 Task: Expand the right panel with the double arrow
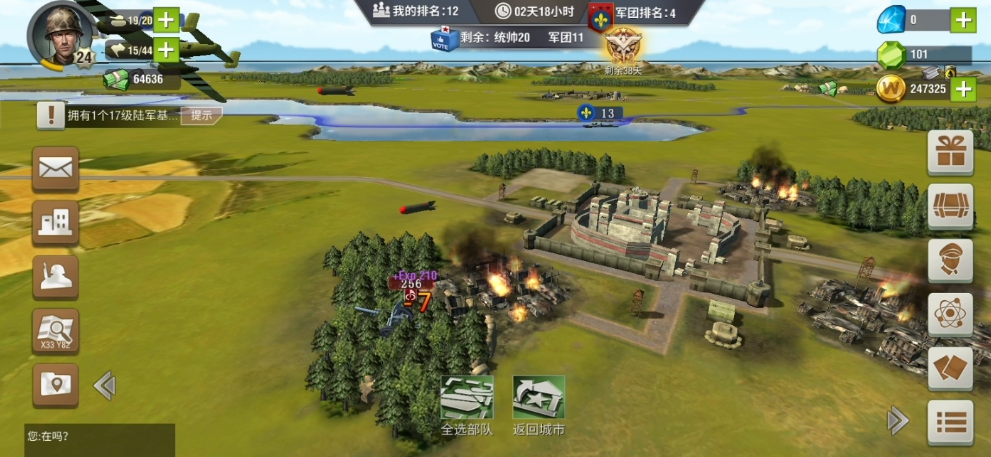(x=898, y=420)
